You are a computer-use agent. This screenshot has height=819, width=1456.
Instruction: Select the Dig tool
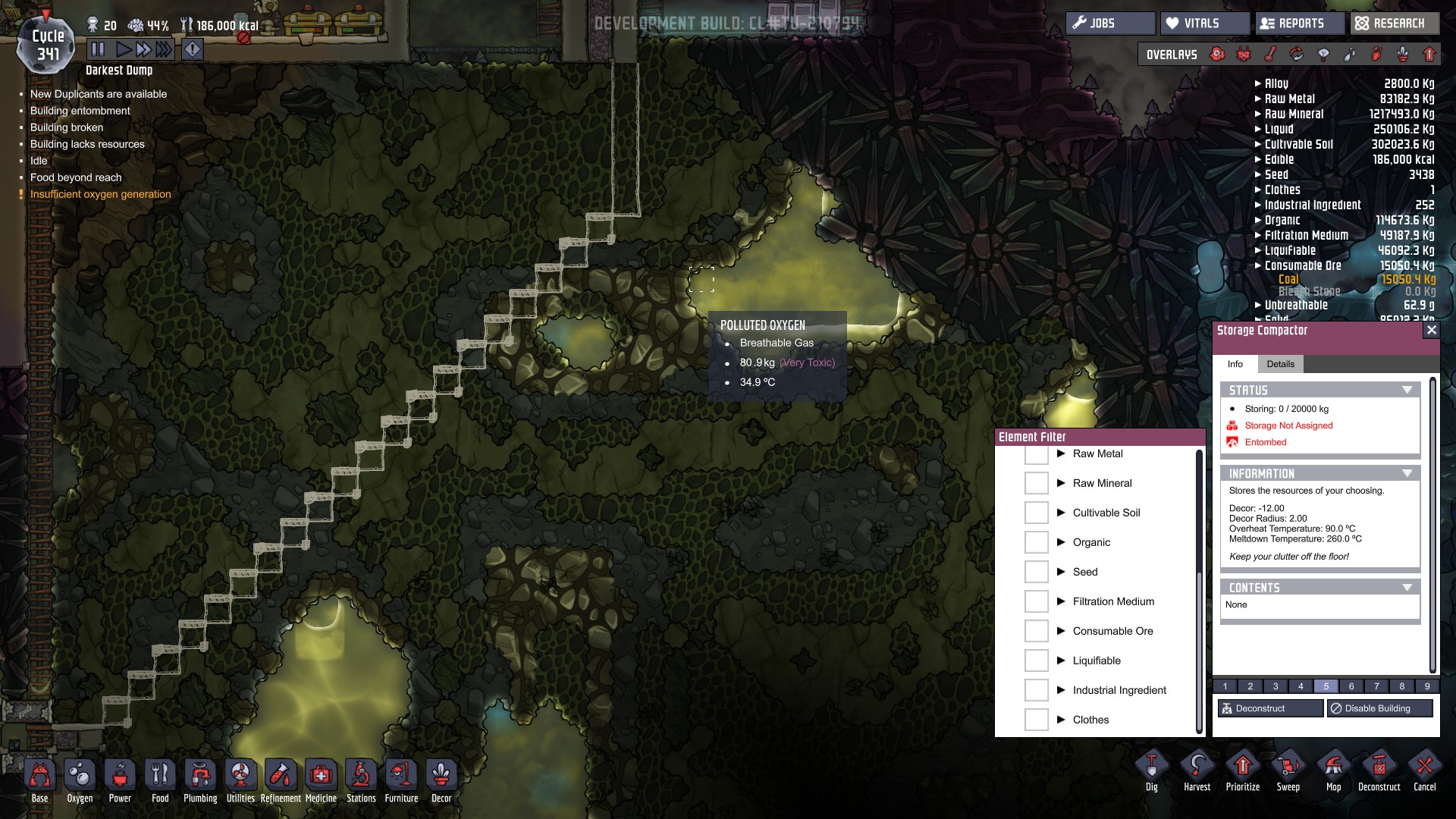point(1151,772)
